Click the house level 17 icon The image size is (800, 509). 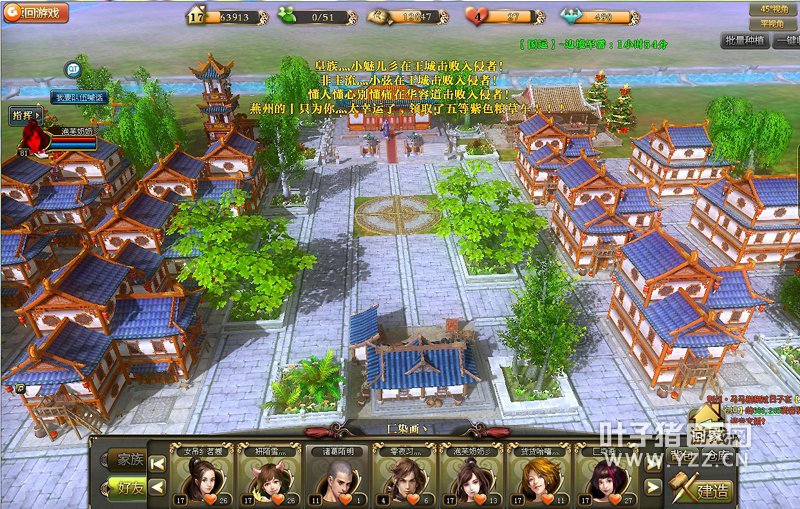[196, 16]
